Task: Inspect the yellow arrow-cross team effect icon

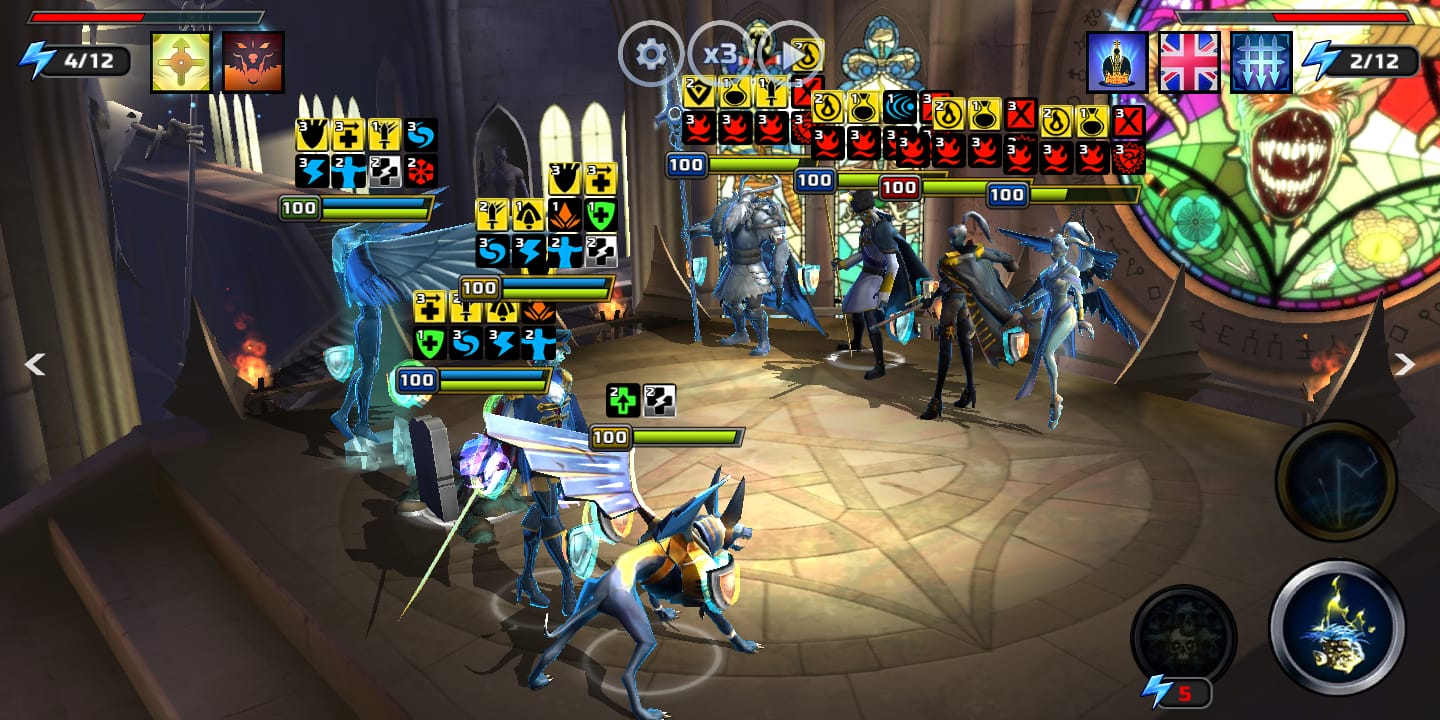Action: (x=181, y=62)
